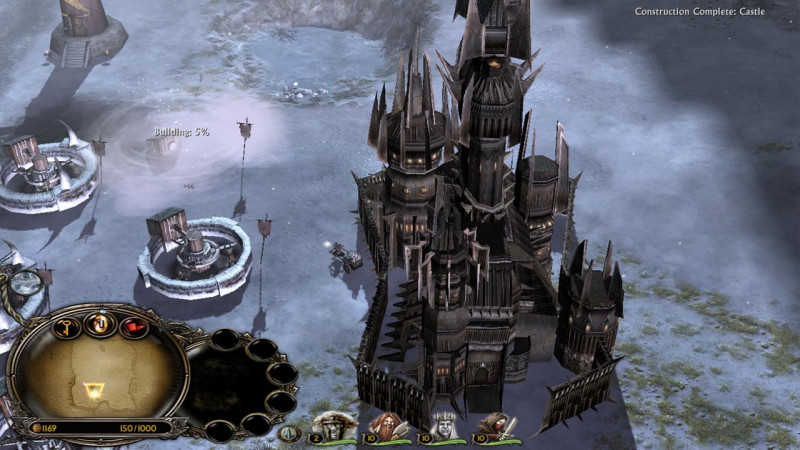800x450 pixels.
Task: Click the small round button beside hero portraits
Action: [290, 433]
